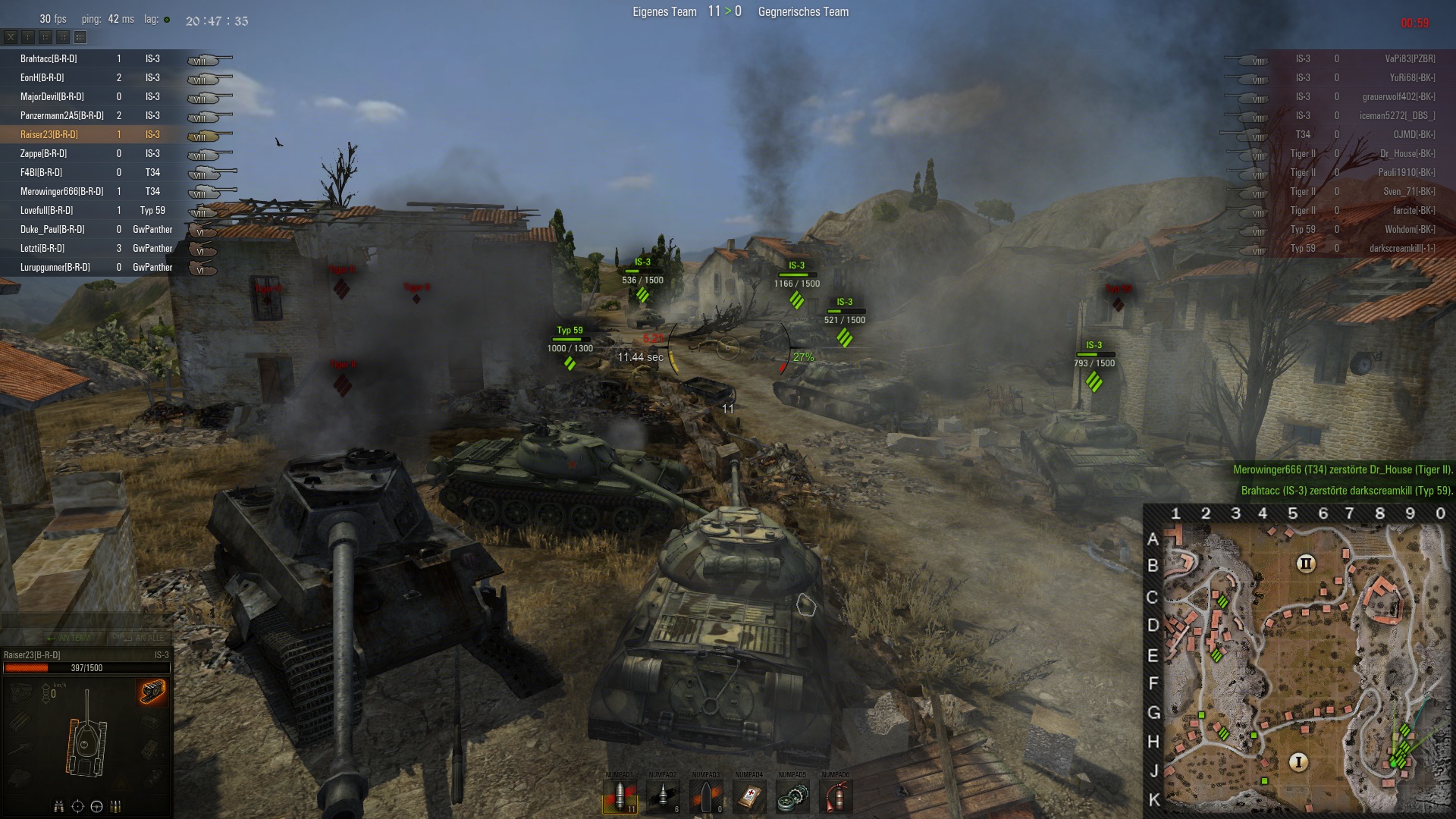Select the premium shell with 6 rounds

click(x=664, y=796)
